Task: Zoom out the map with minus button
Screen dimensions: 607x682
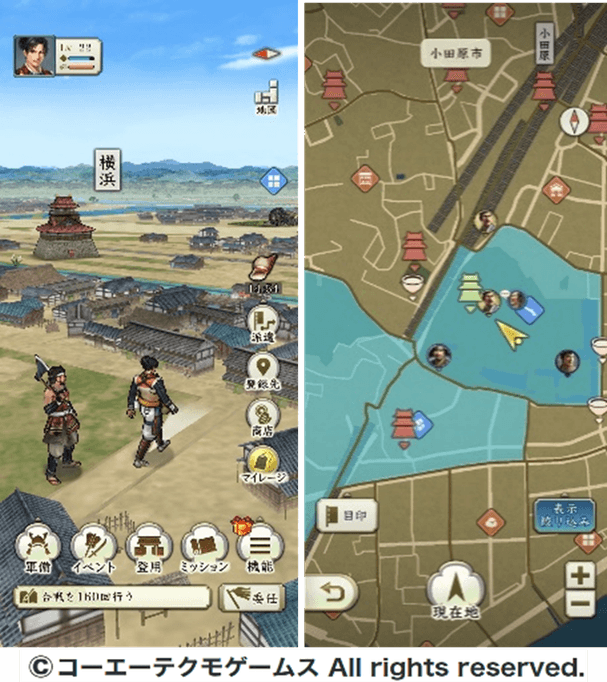Action: pos(581,602)
